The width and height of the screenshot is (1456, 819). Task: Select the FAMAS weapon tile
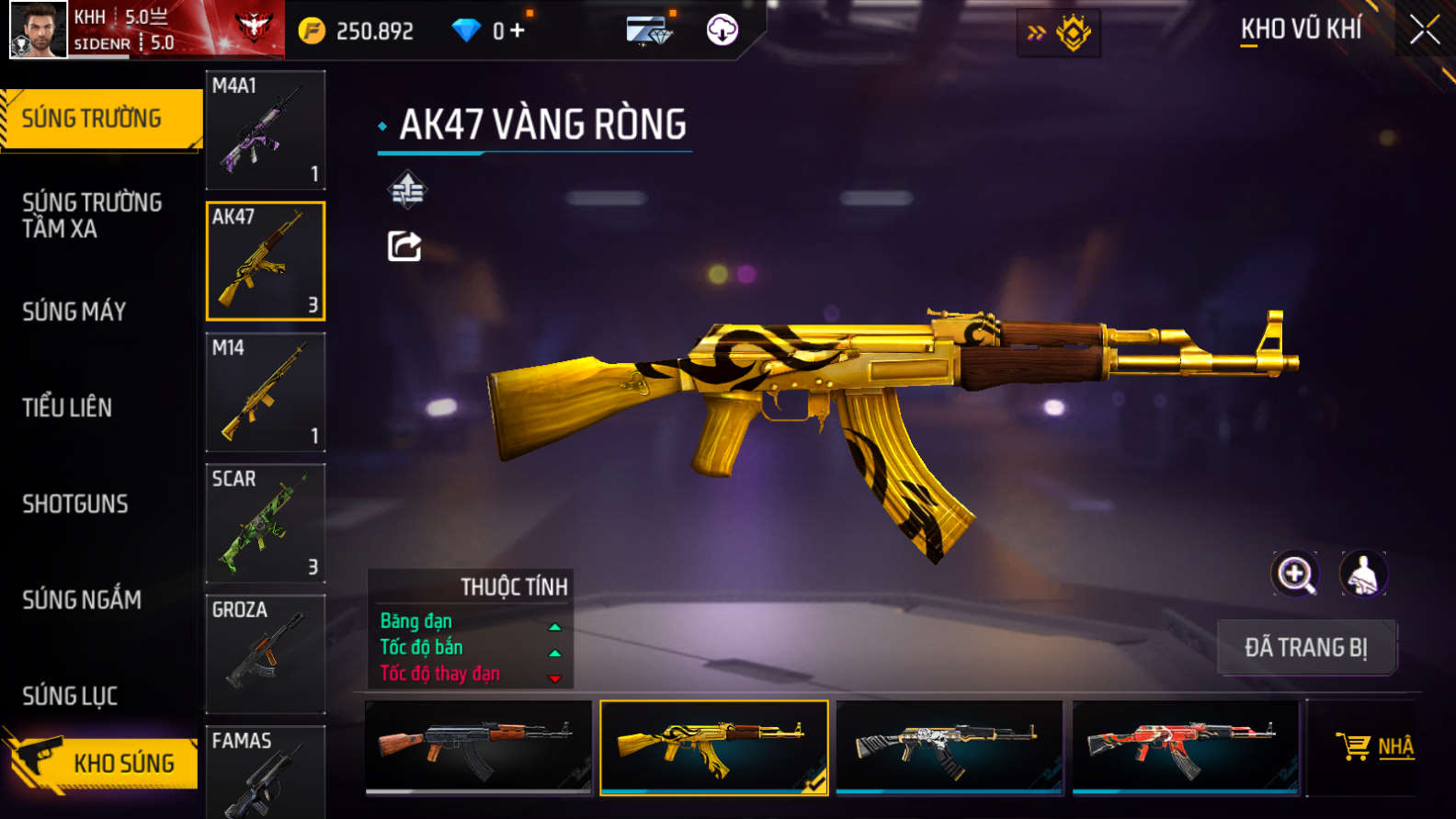266,772
